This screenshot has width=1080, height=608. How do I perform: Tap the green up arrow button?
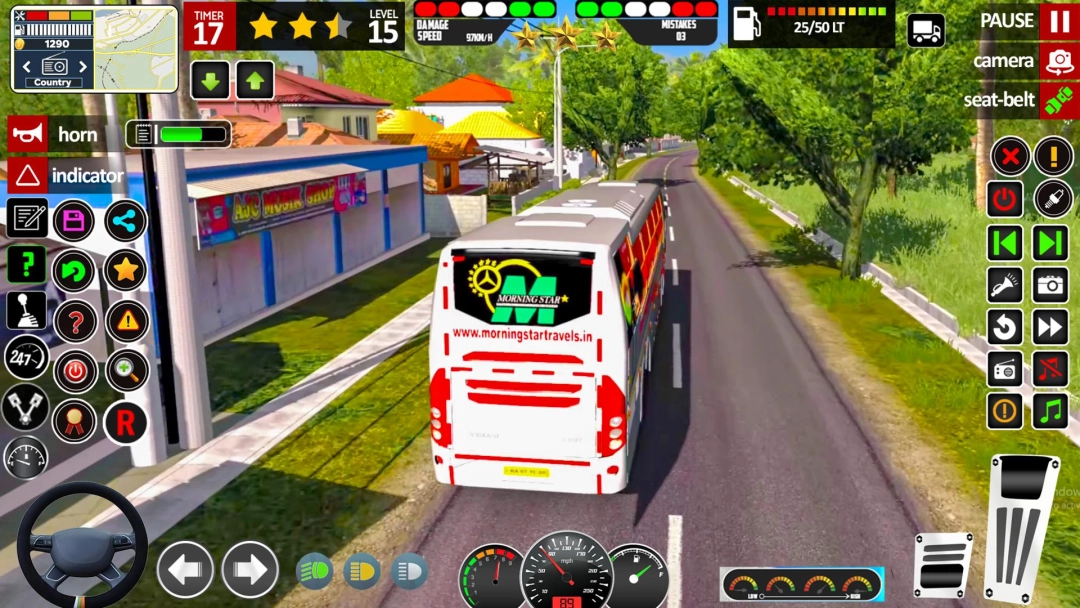click(x=255, y=80)
